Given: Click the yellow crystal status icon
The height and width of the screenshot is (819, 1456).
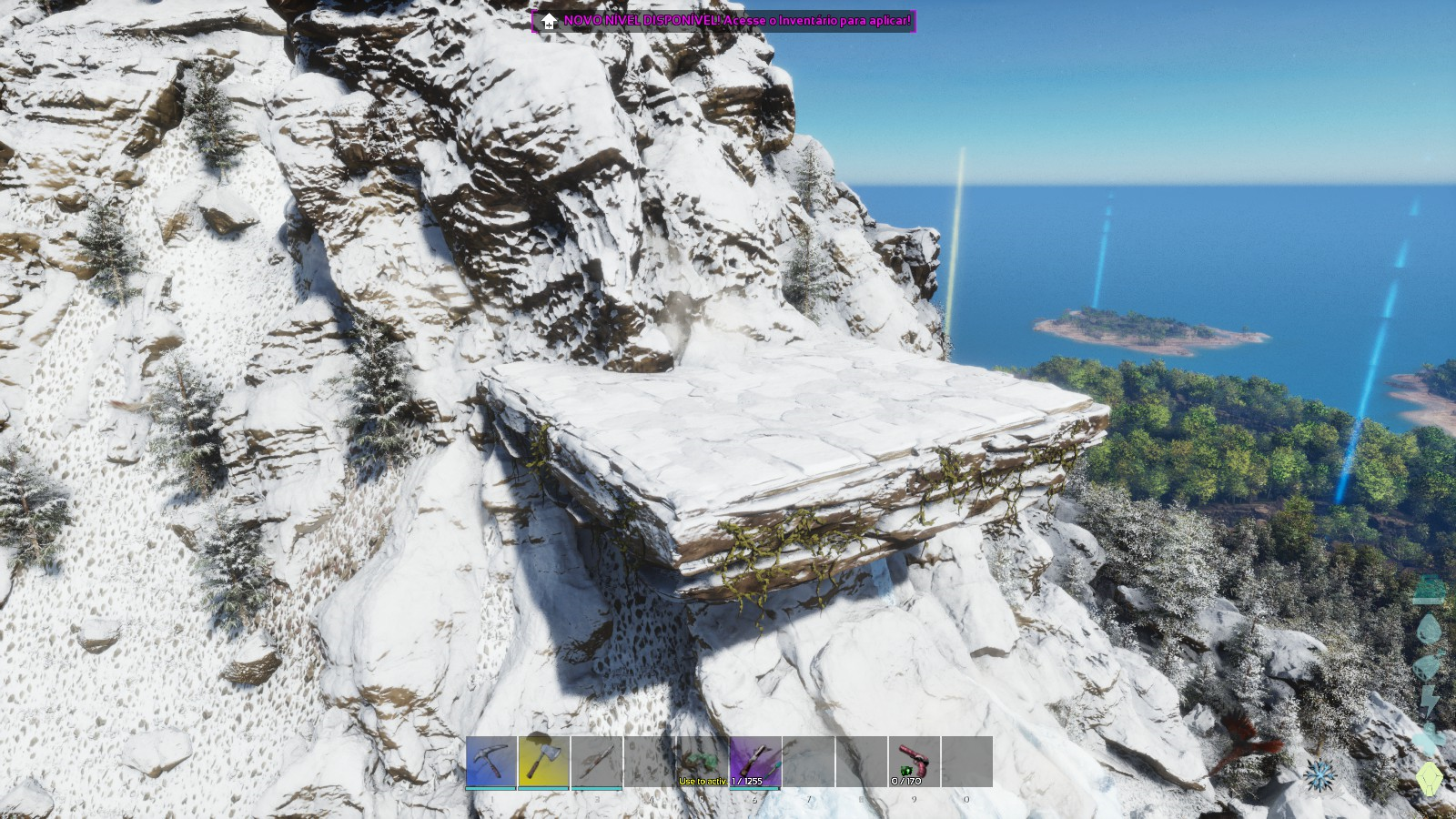Looking at the screenshot, I should [x=1429, y=778].
